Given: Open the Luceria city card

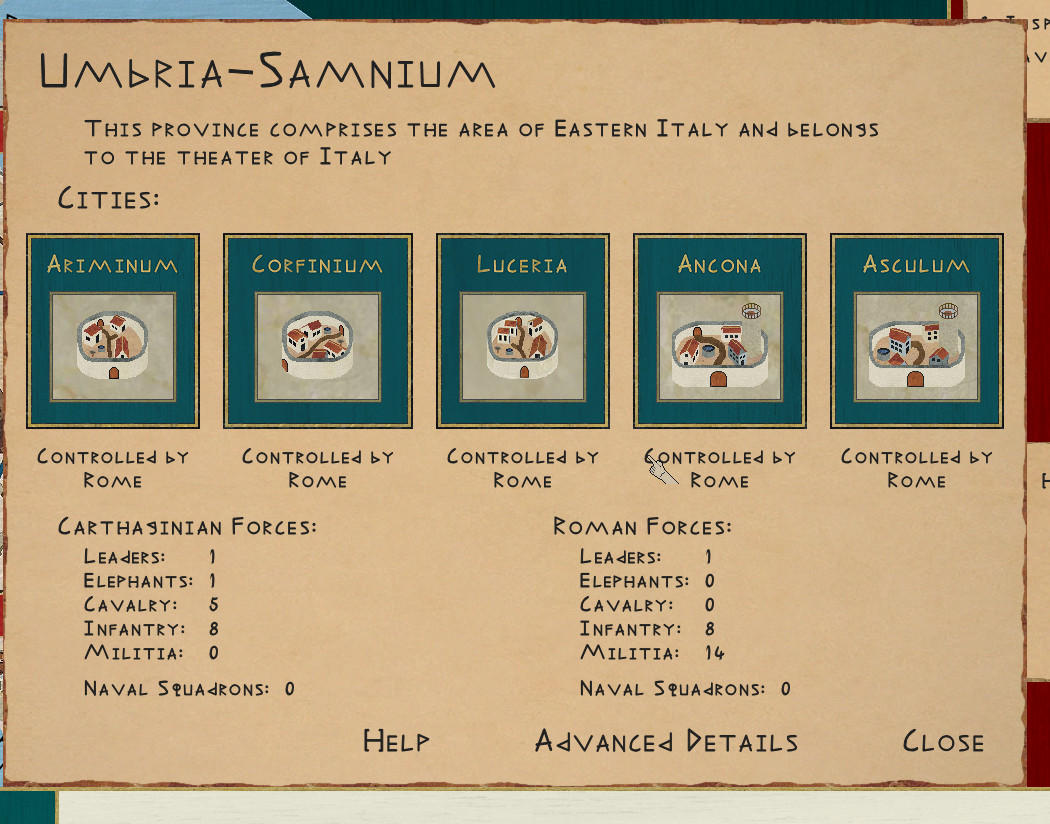Looking at the screenshot, I should (522, 331).
